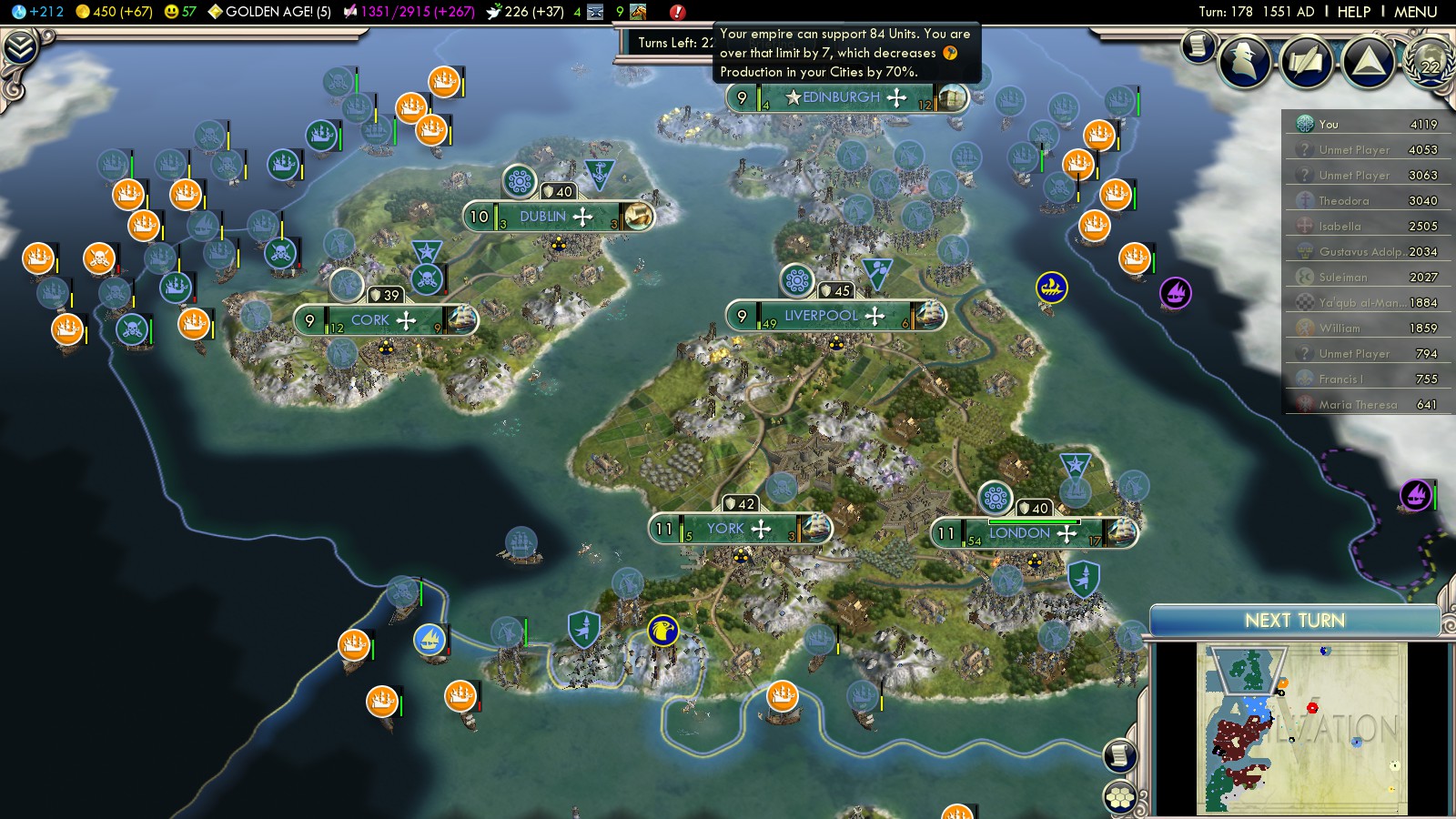The image size is (1456, 819).
Task: Open the notification log scroll at top right
Action: pyautogui.click(x=1198, y=46)
